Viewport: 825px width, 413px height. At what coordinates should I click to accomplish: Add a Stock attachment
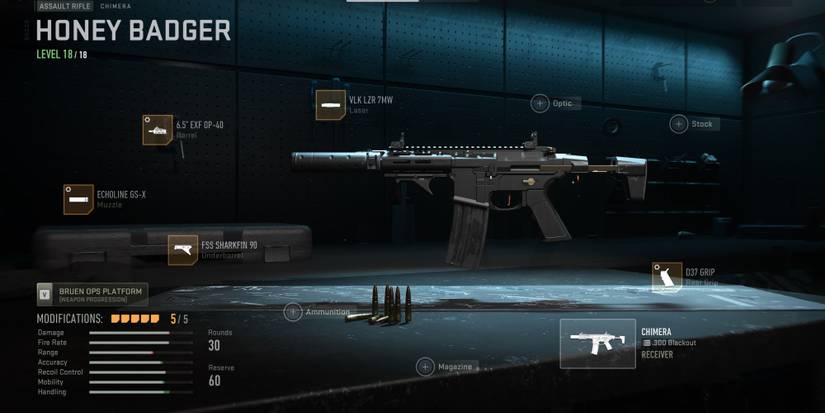point(679,124)
